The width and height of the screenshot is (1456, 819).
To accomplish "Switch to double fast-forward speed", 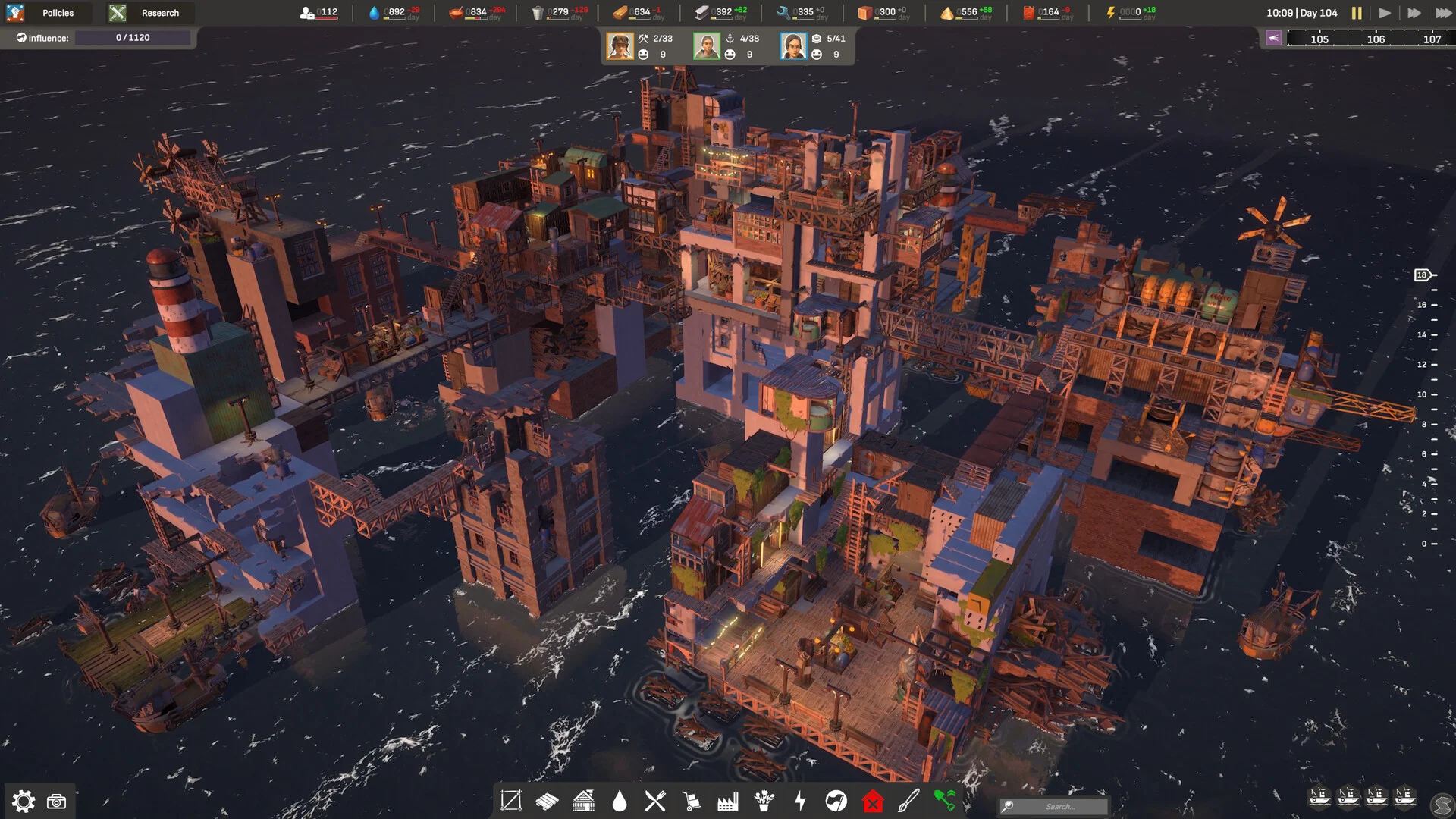I will click(x=1414, y=13).
